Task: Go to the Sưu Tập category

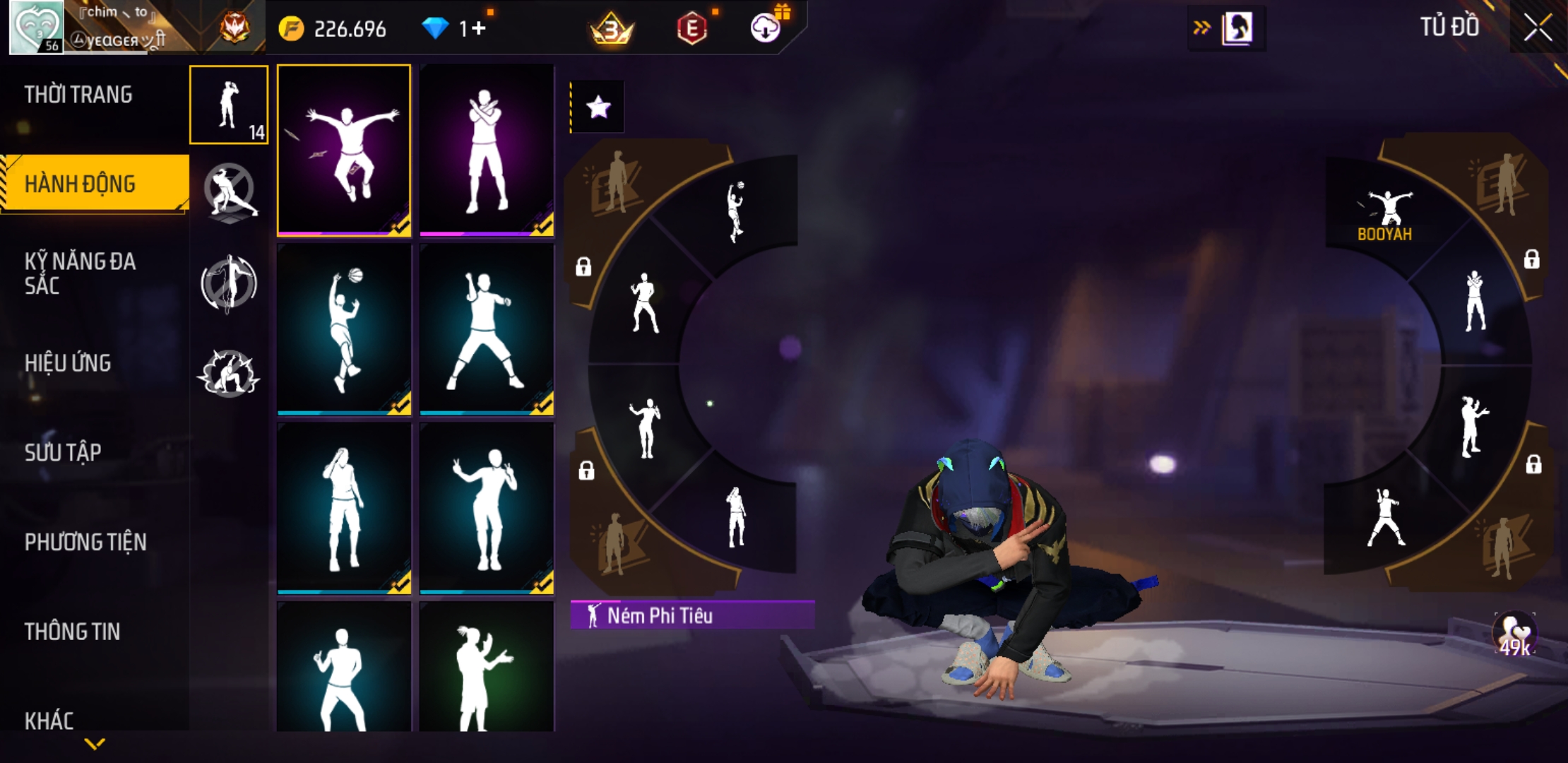Action: click(x=63, y=452)
